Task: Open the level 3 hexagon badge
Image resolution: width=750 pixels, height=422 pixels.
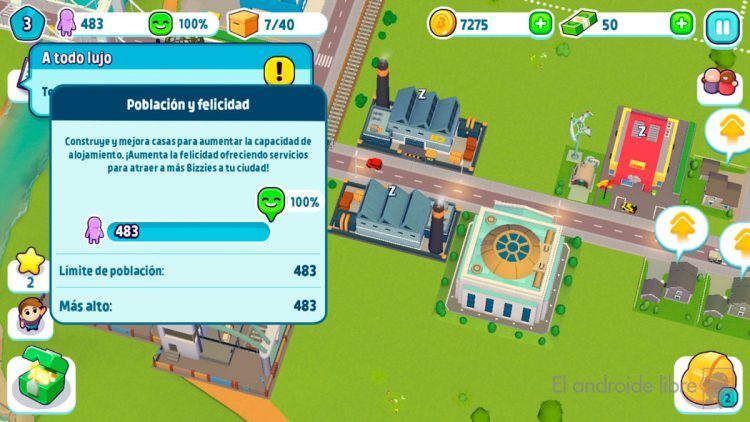Action: tap(26, 23)
